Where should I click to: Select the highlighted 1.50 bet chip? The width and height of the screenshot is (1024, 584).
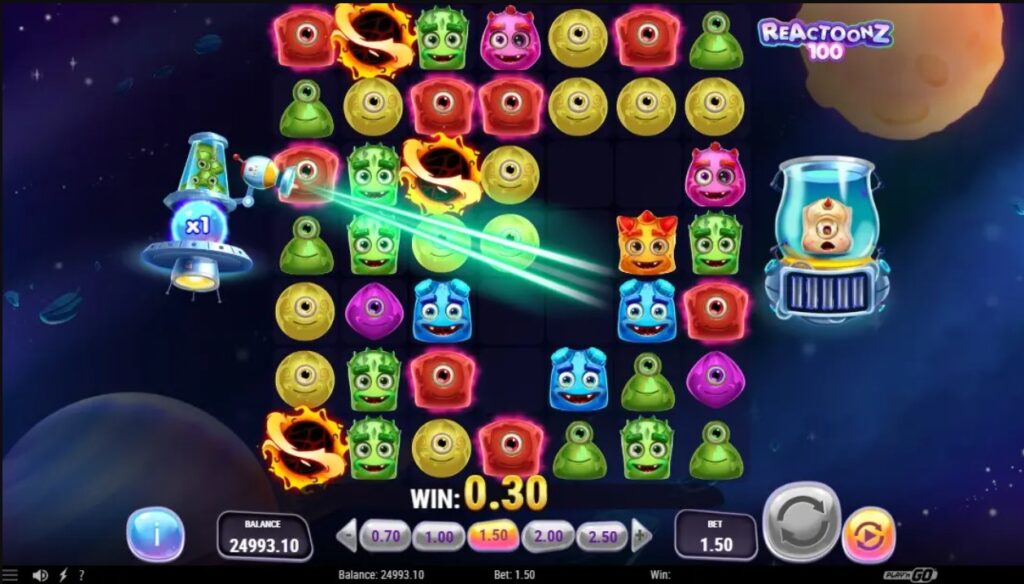click(493, 536)
